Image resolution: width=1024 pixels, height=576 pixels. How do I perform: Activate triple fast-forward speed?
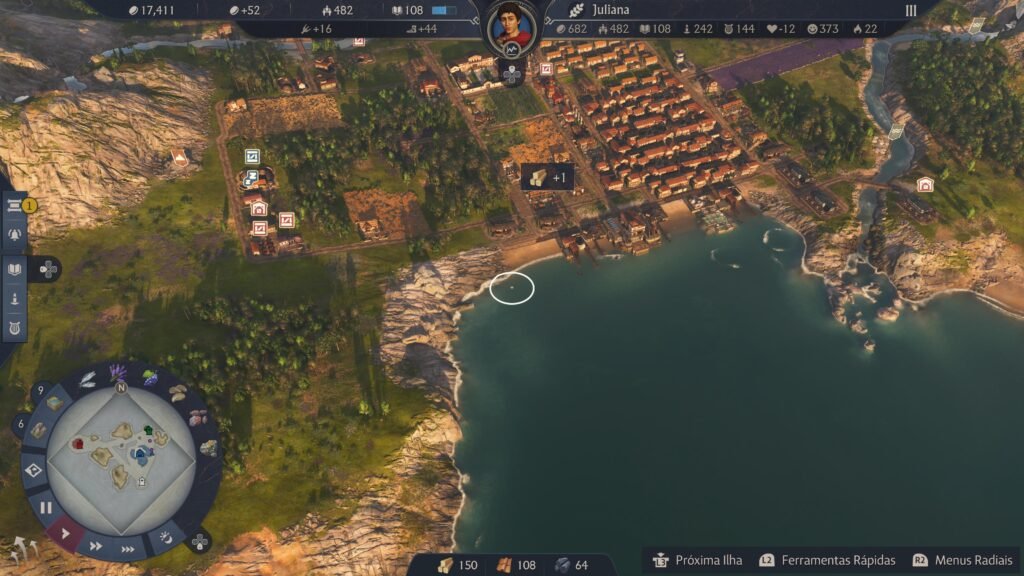coord(128,549)
